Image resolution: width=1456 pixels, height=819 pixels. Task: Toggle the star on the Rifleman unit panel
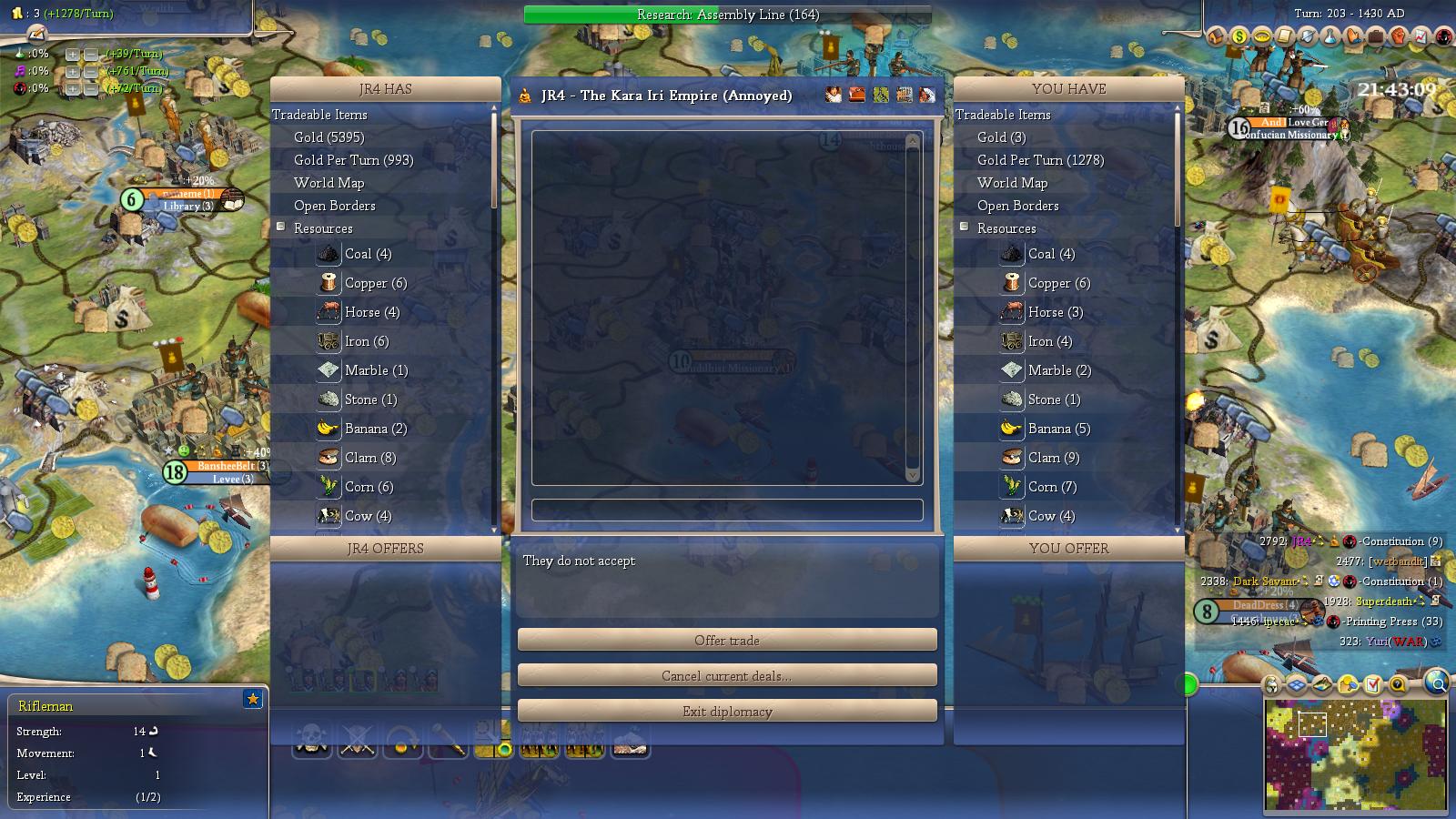click(x=253, y=699)
